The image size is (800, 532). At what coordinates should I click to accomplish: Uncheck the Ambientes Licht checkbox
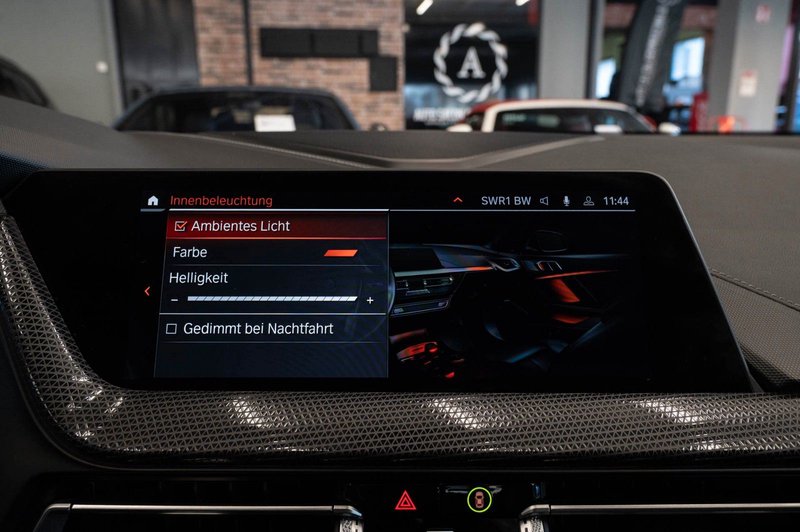point(181,226)
